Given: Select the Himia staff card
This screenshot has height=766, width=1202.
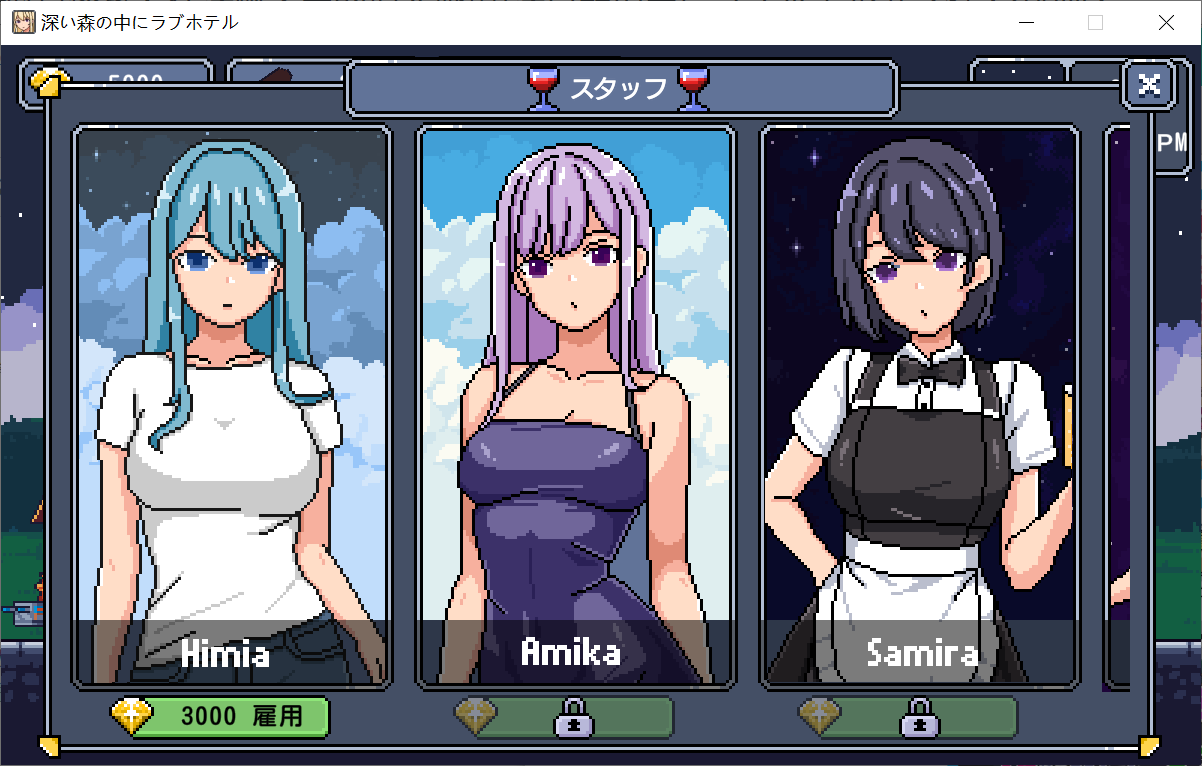Looking at the screenshot, I should tap(231, 407).
